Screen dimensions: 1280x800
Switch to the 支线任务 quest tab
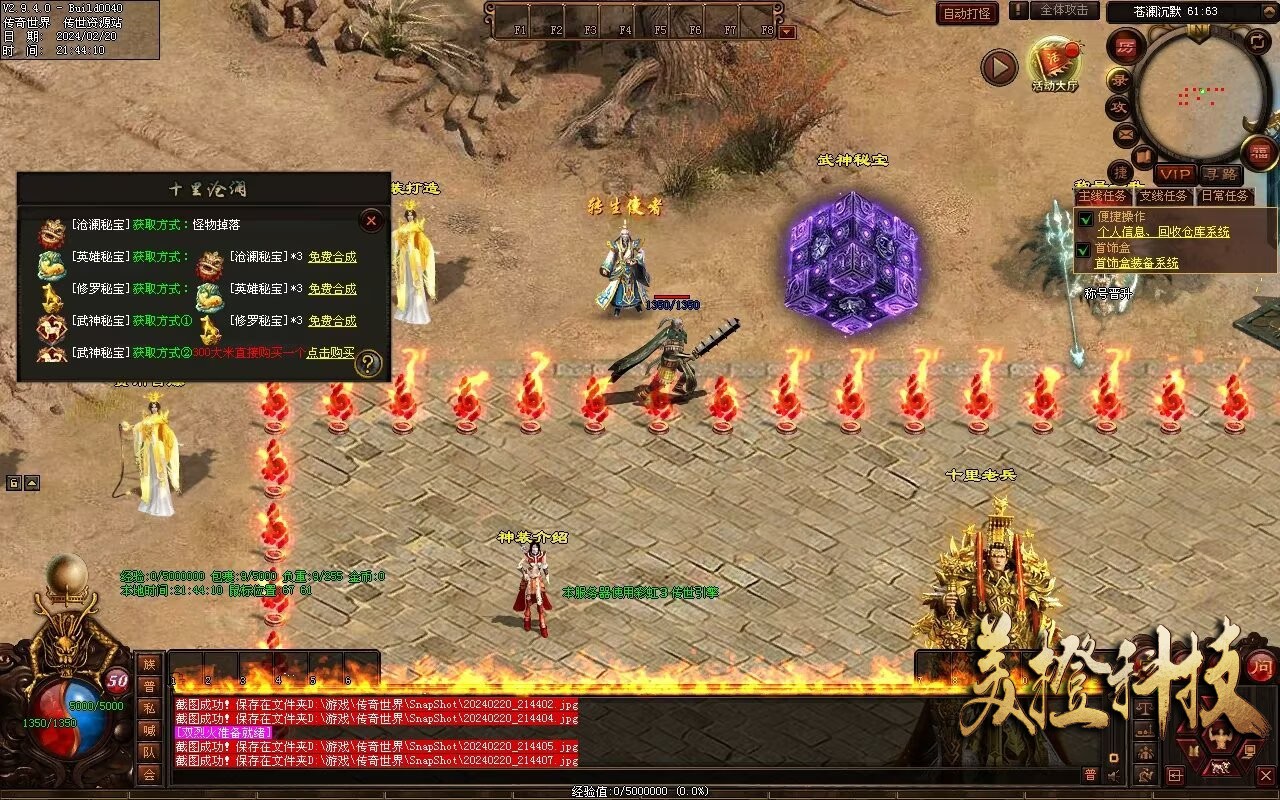click(1163, 196)
